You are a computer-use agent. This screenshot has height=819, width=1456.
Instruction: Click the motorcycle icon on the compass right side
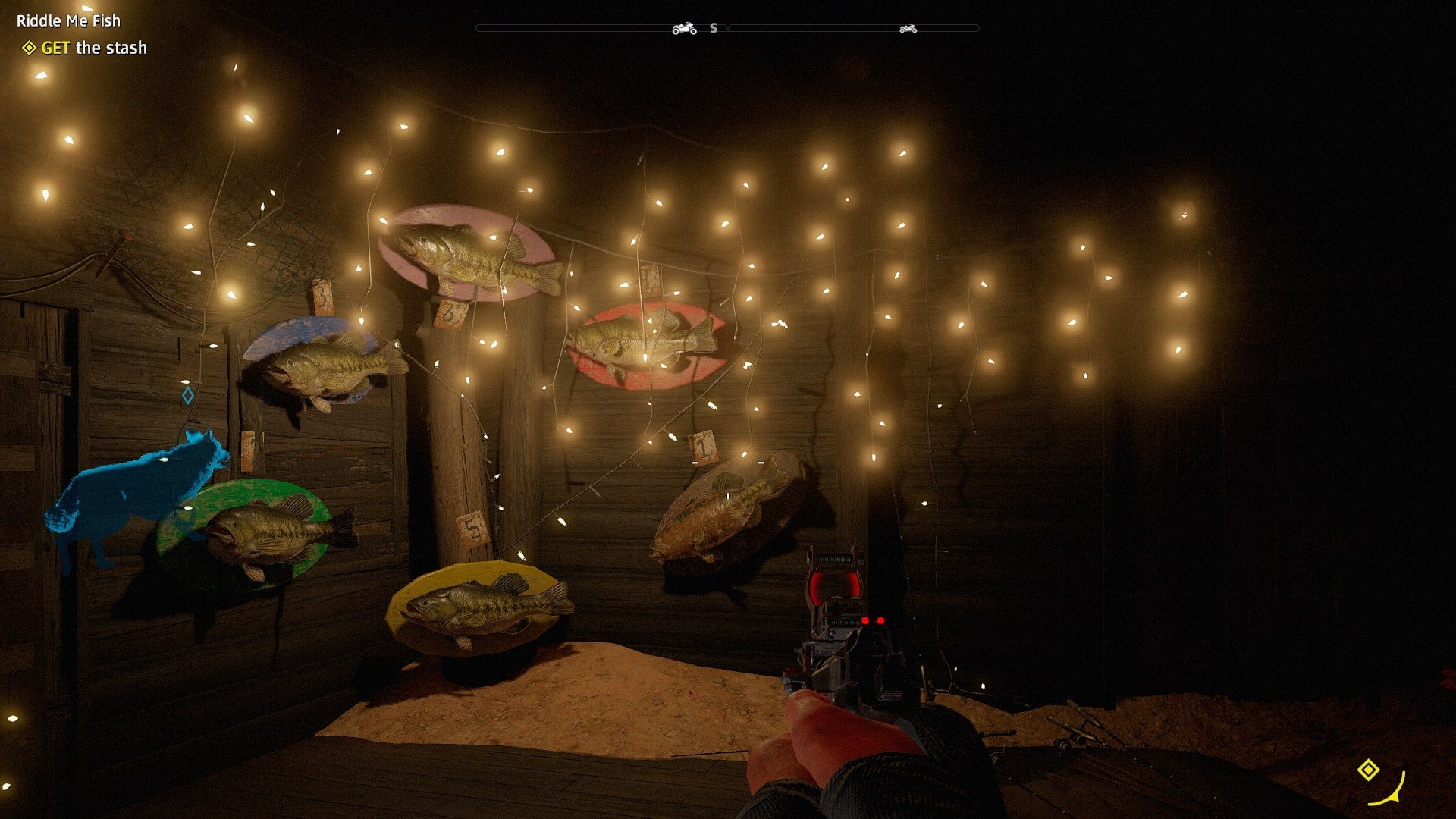[x=908, y=29]
